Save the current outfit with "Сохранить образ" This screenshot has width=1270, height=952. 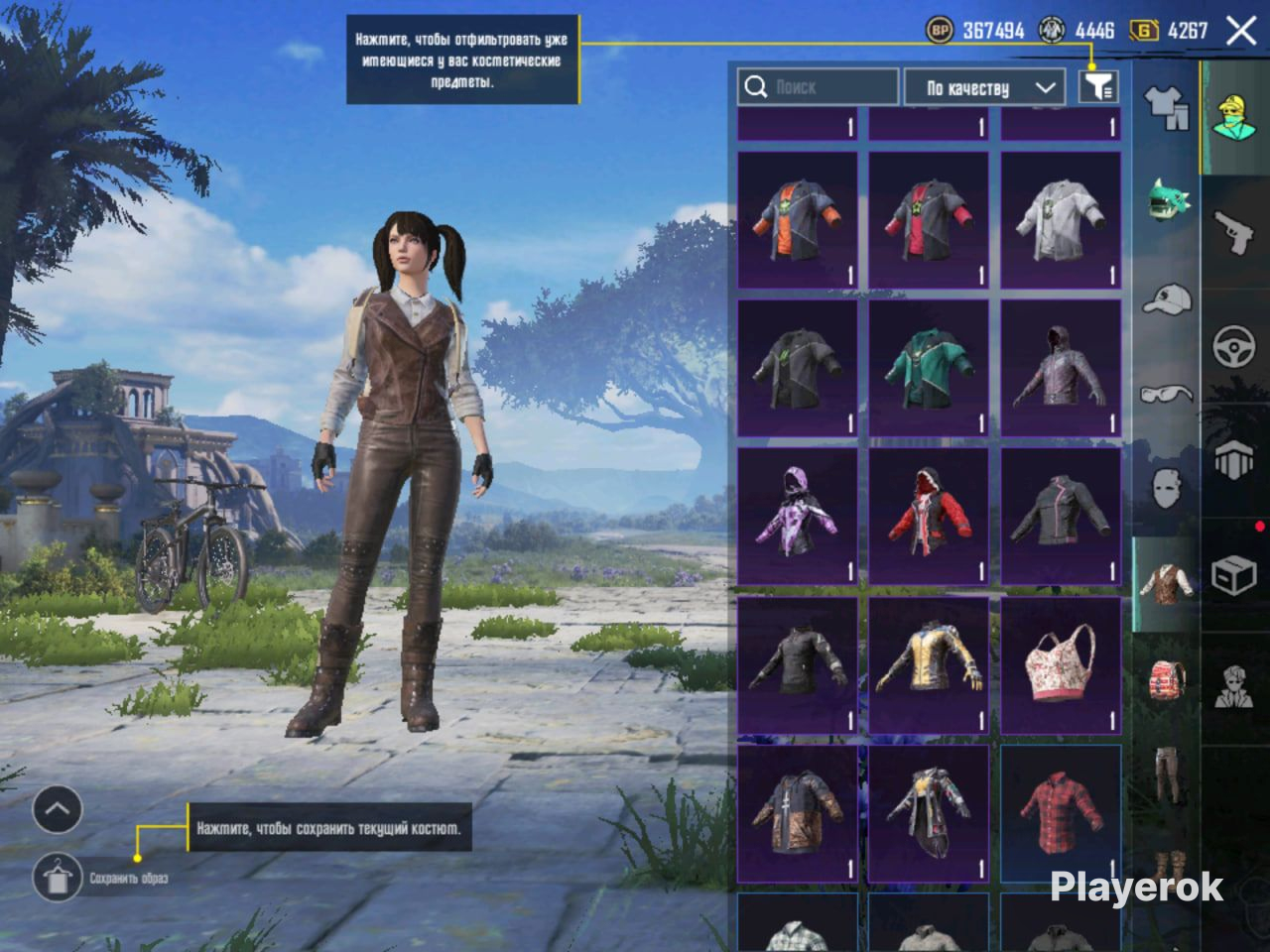pos(58,877)
